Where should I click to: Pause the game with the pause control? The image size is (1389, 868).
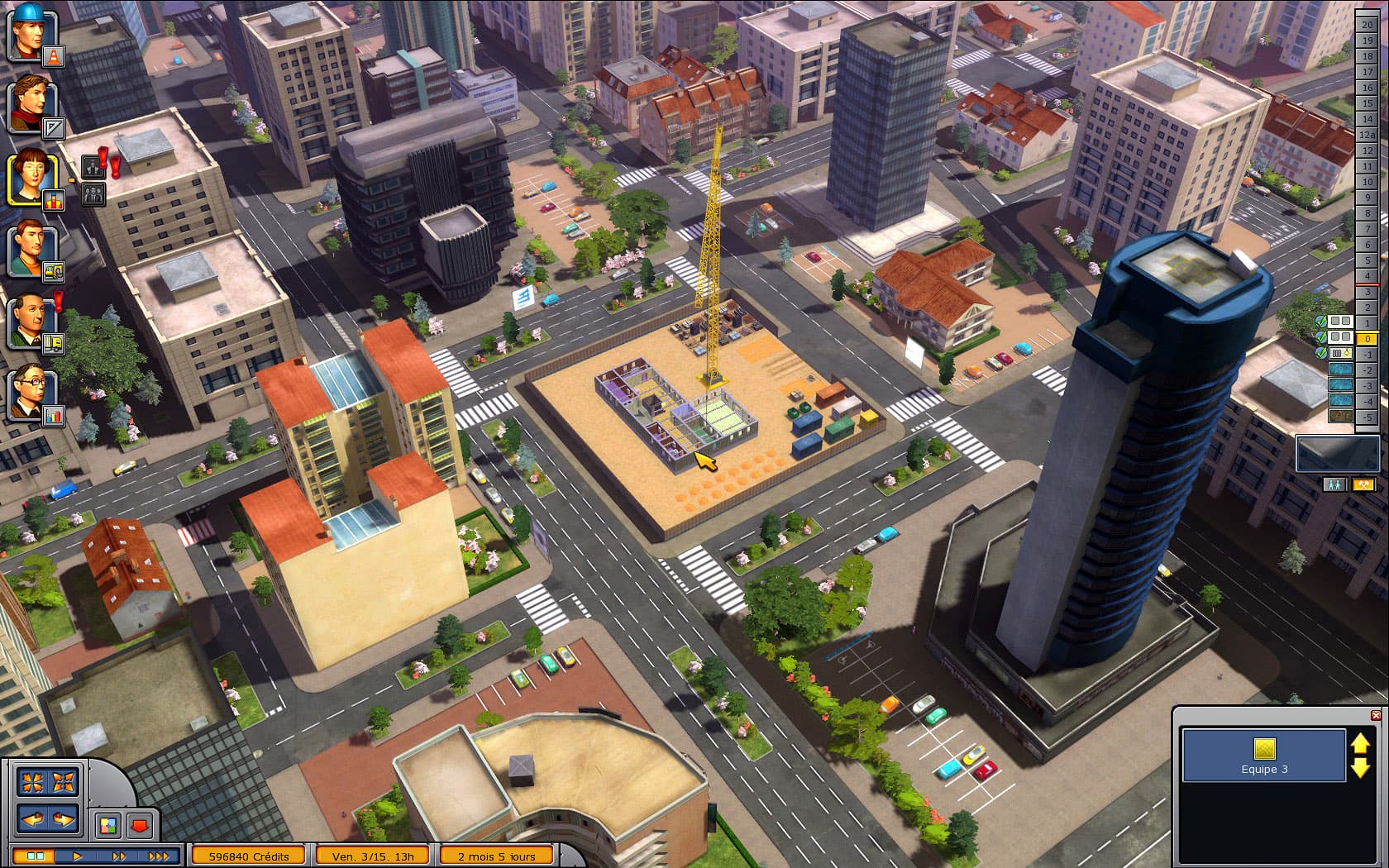(x=35, y=856)
